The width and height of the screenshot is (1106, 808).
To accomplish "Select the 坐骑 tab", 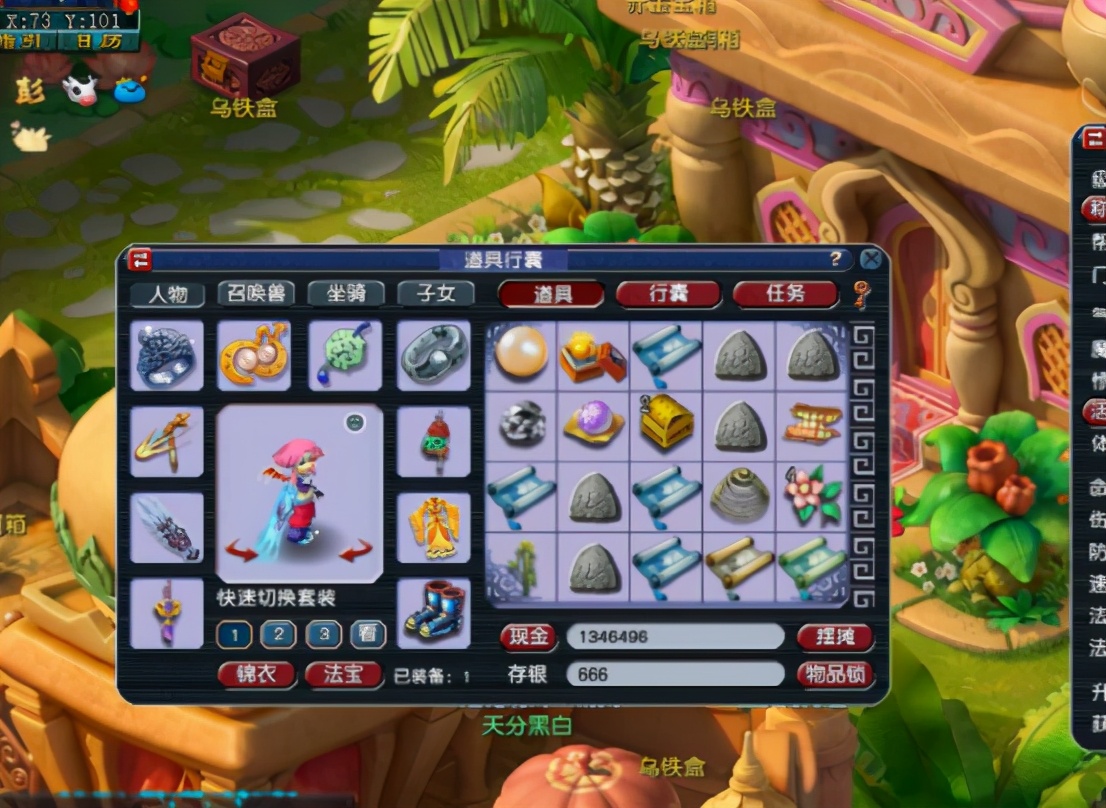I will 345,293.
